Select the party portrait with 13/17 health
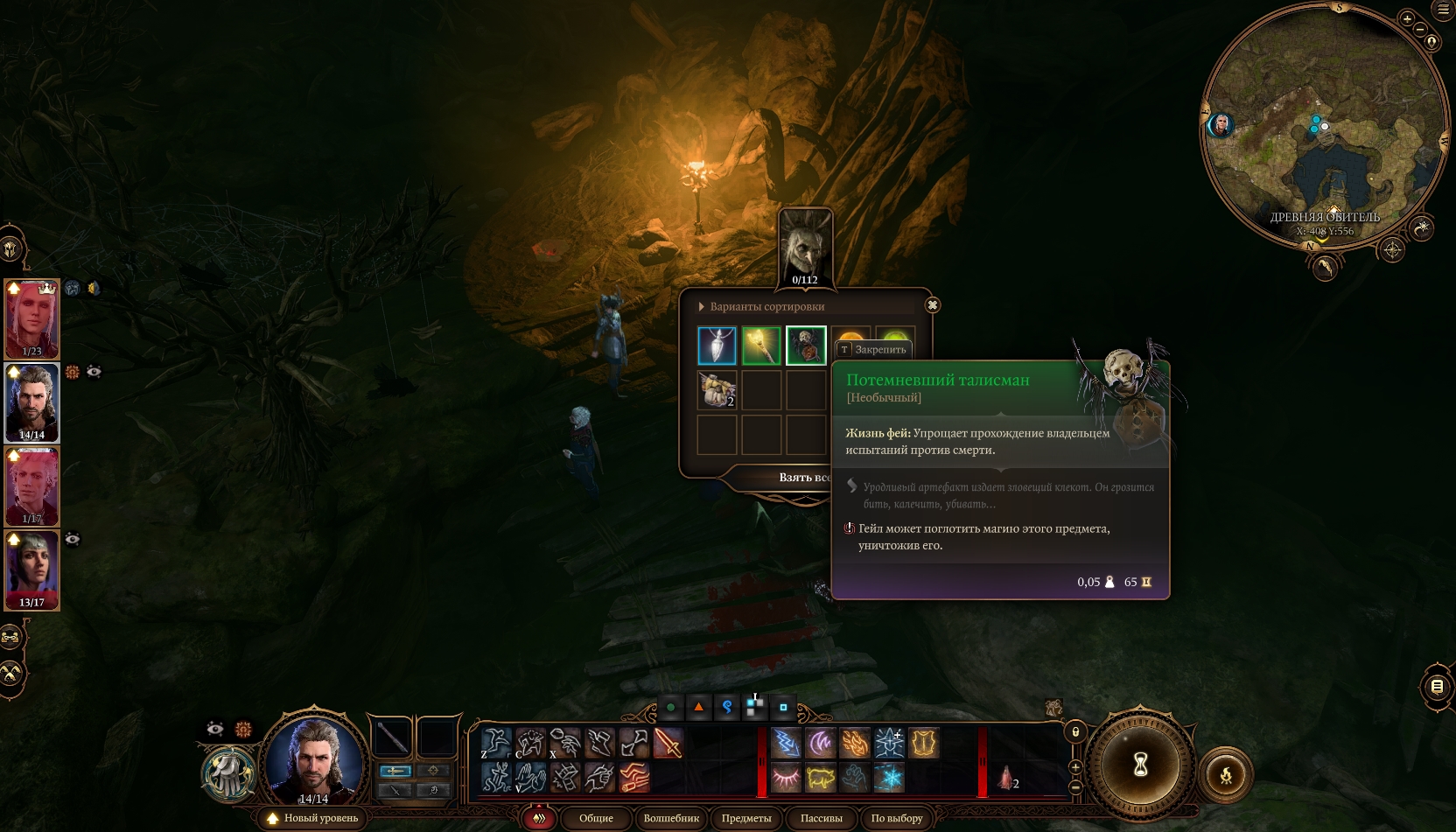This screenshot has width=1456, height=832. coord(32,570)
